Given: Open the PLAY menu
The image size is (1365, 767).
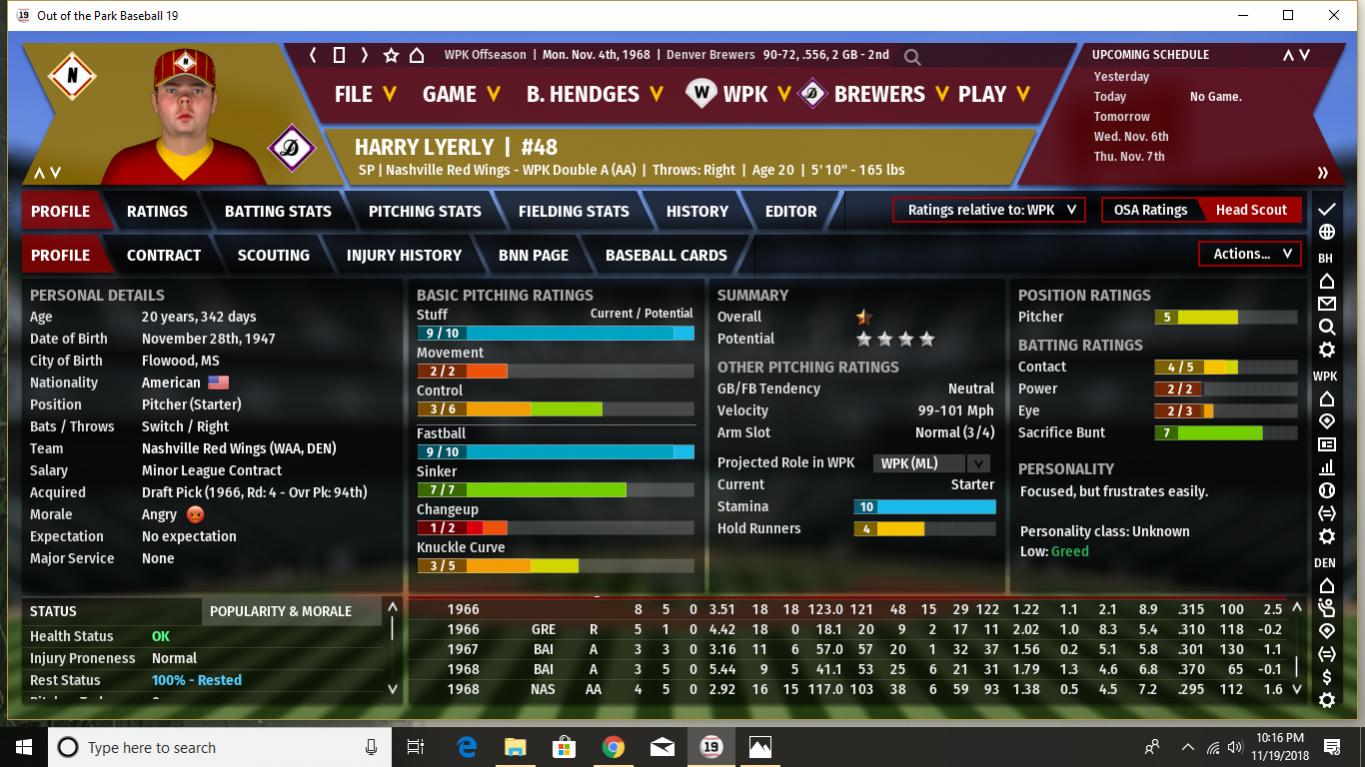Looking at the screenshot, I should click(993, 94).
